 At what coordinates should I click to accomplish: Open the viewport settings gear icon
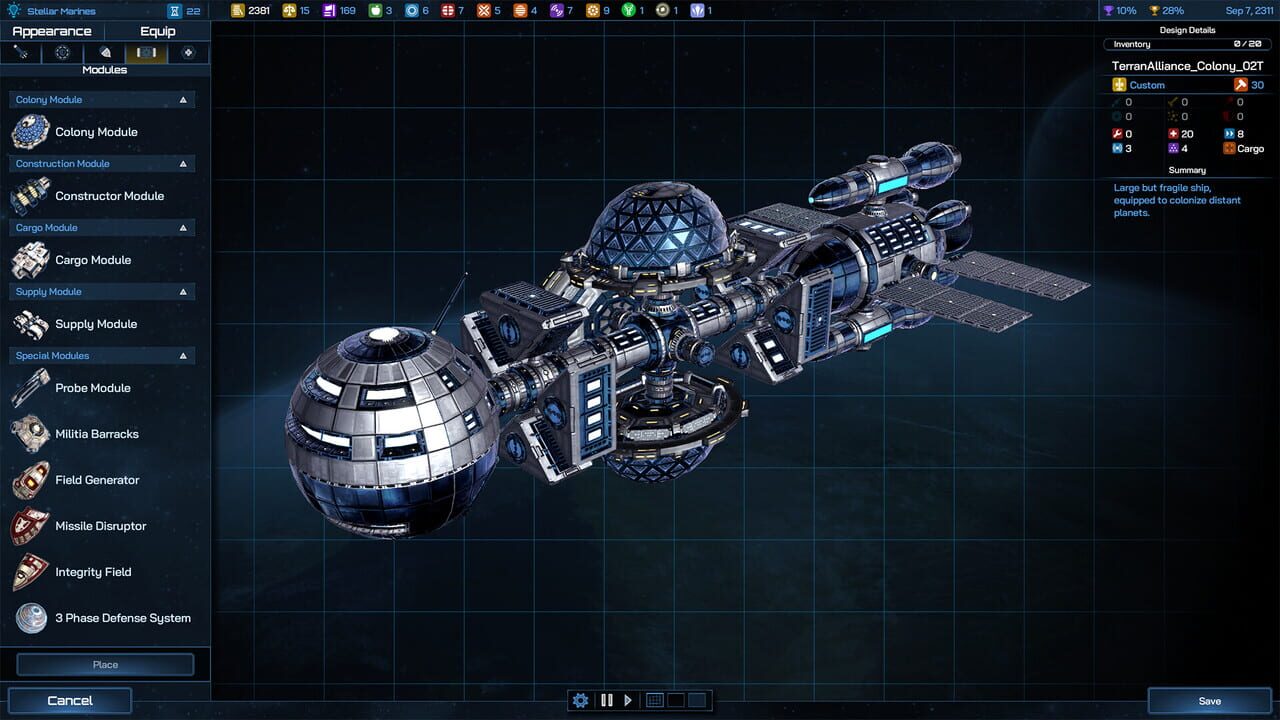coord(580,700)
